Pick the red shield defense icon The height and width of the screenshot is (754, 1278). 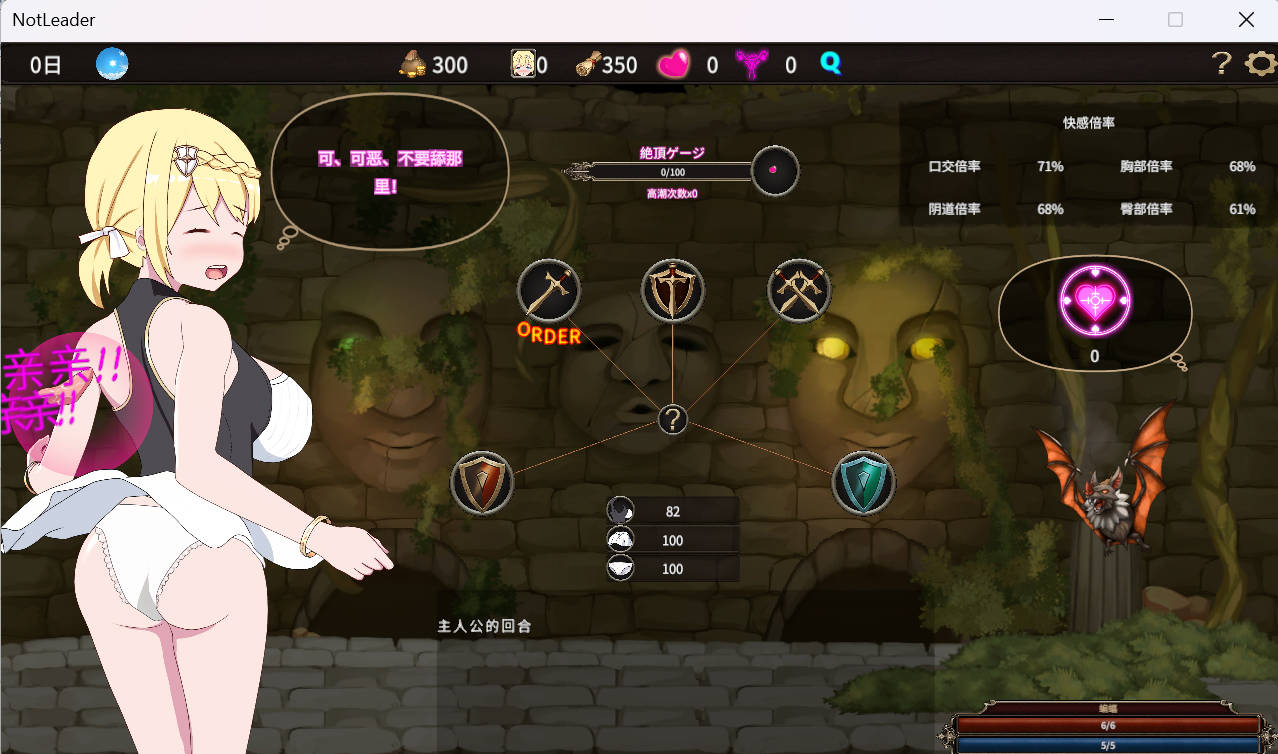coord(482,483)
